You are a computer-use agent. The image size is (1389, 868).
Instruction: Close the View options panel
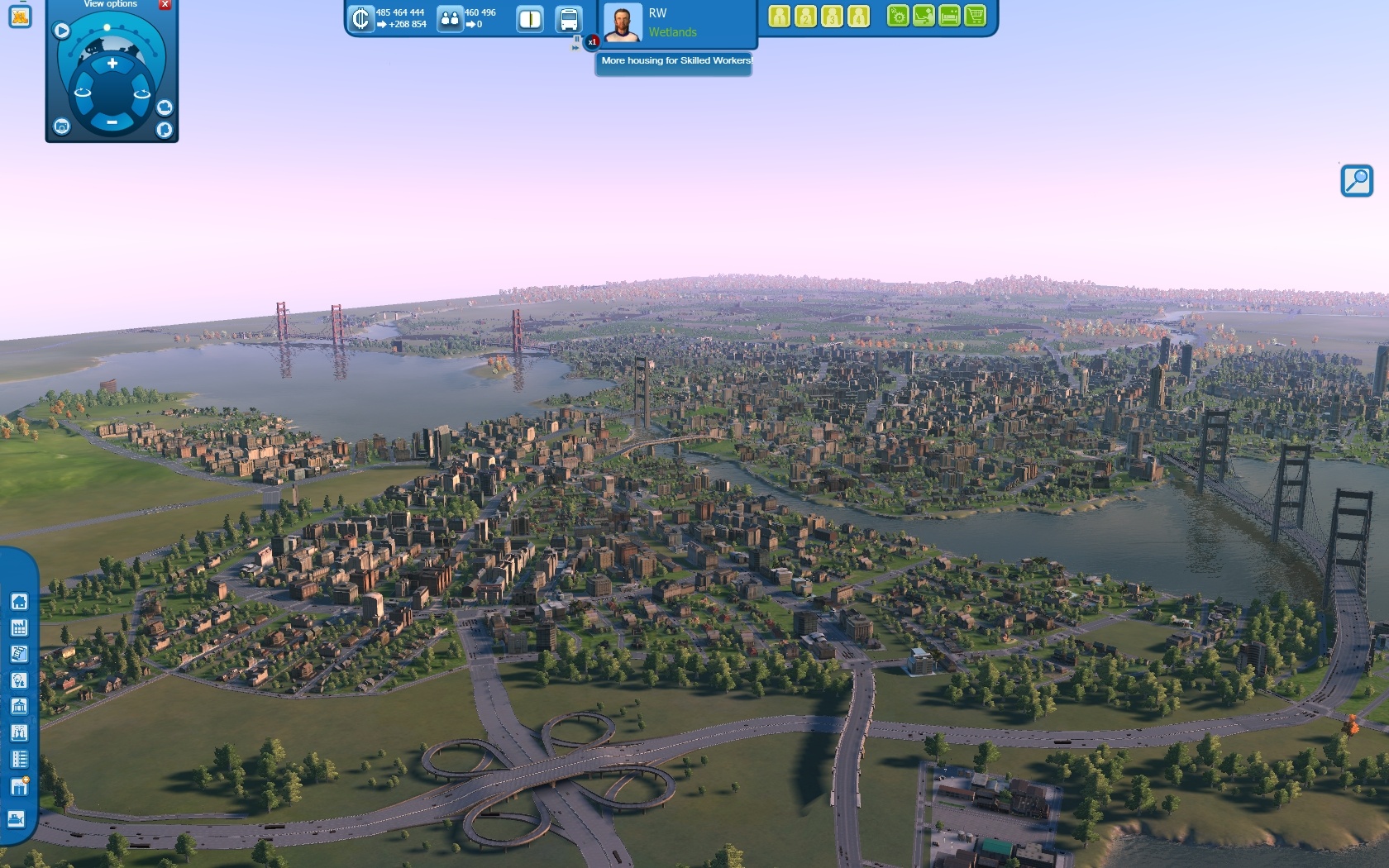[165, 4]
